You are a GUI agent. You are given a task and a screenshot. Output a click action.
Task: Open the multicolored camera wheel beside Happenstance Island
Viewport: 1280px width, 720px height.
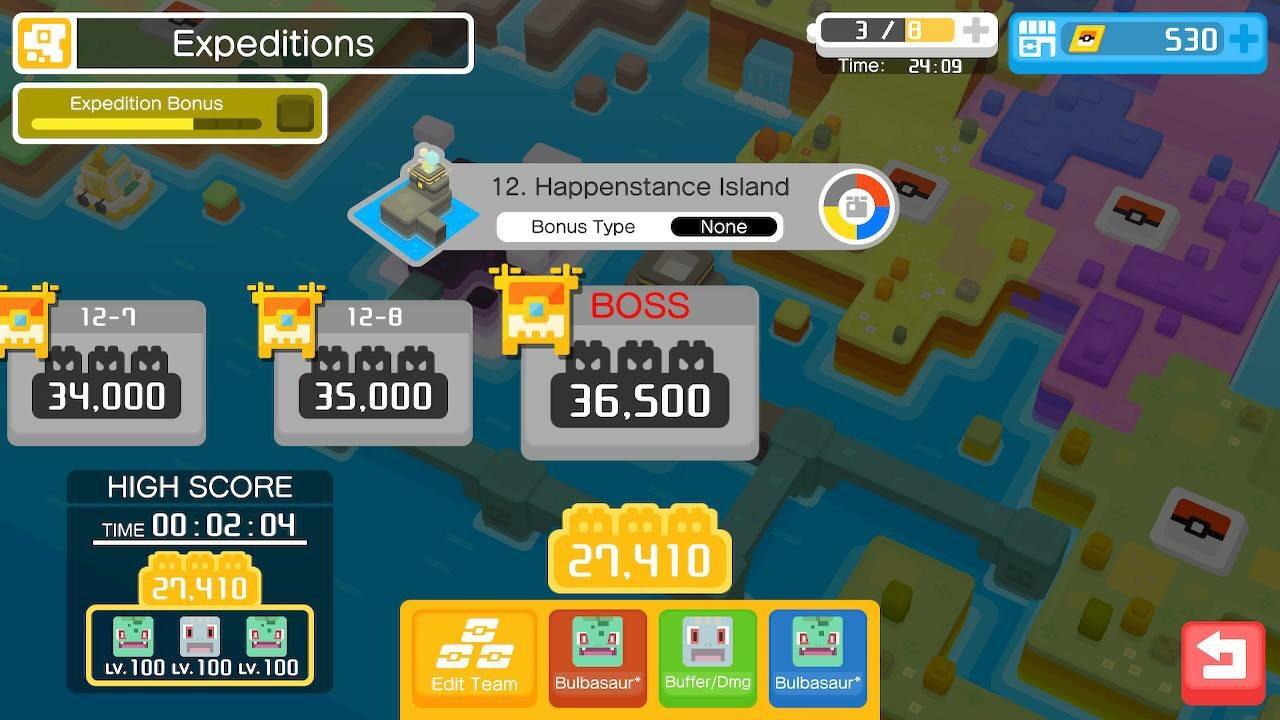pyautogui.click(x=858, y=206)
